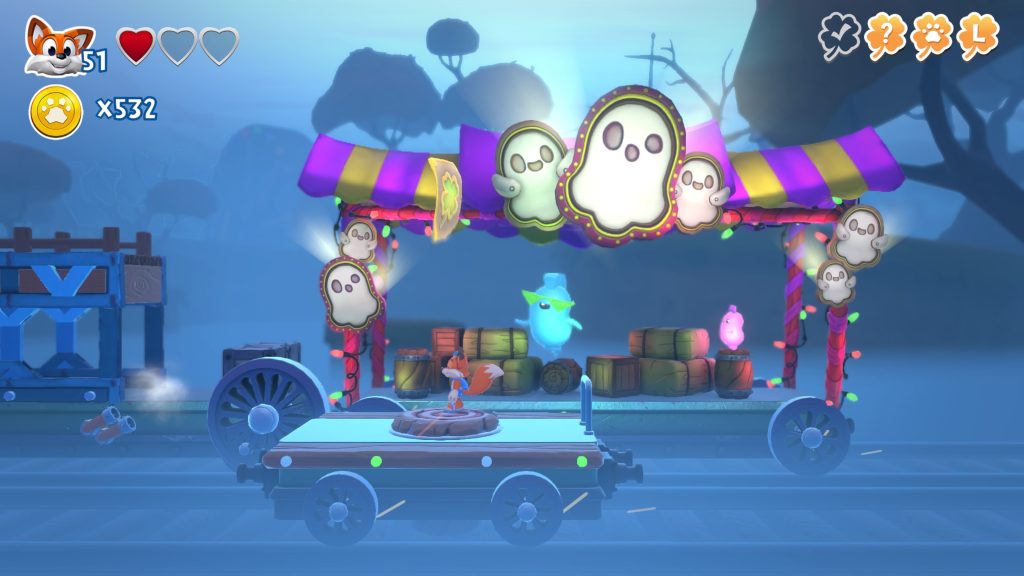
Task: Click the letter L clover icon
Action: click(978, 37)
